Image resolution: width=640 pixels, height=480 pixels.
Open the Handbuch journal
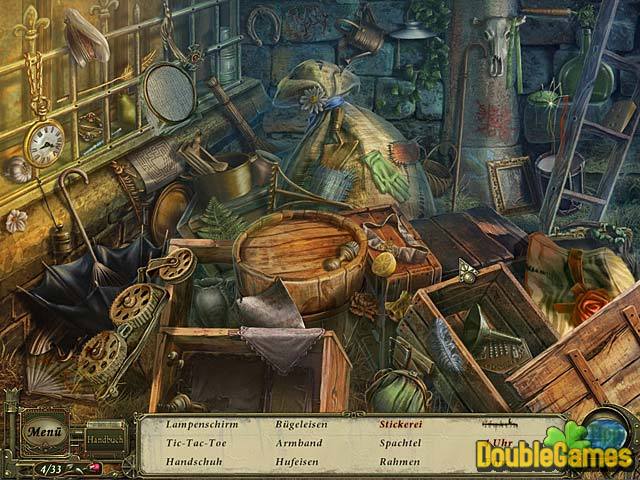click(x=103, y=440)
